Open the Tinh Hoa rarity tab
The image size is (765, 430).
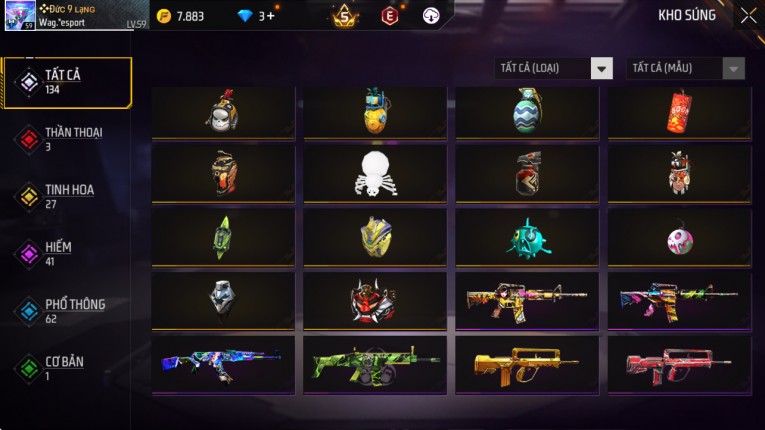67,196
